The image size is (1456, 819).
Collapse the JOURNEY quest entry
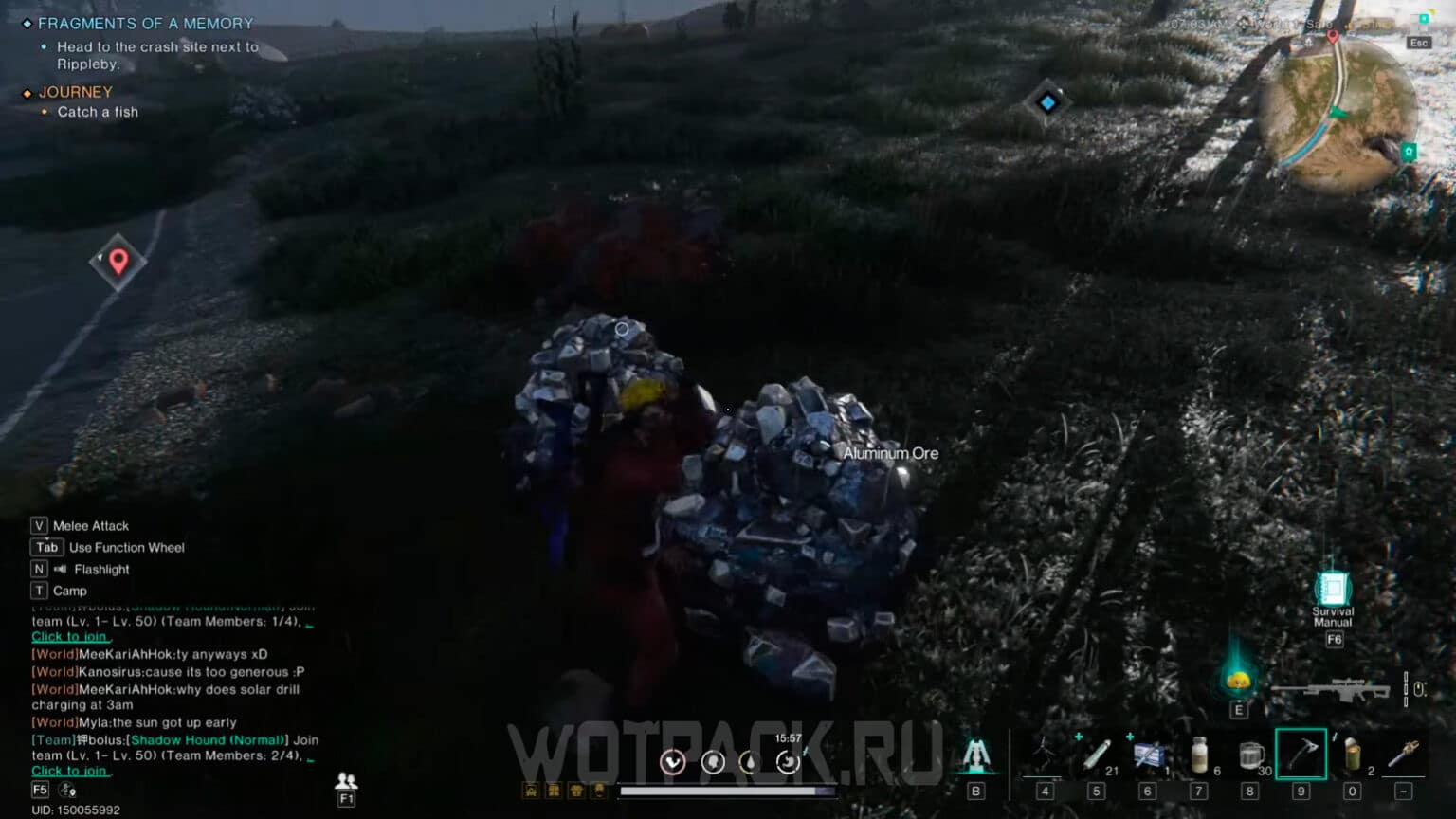76,91
